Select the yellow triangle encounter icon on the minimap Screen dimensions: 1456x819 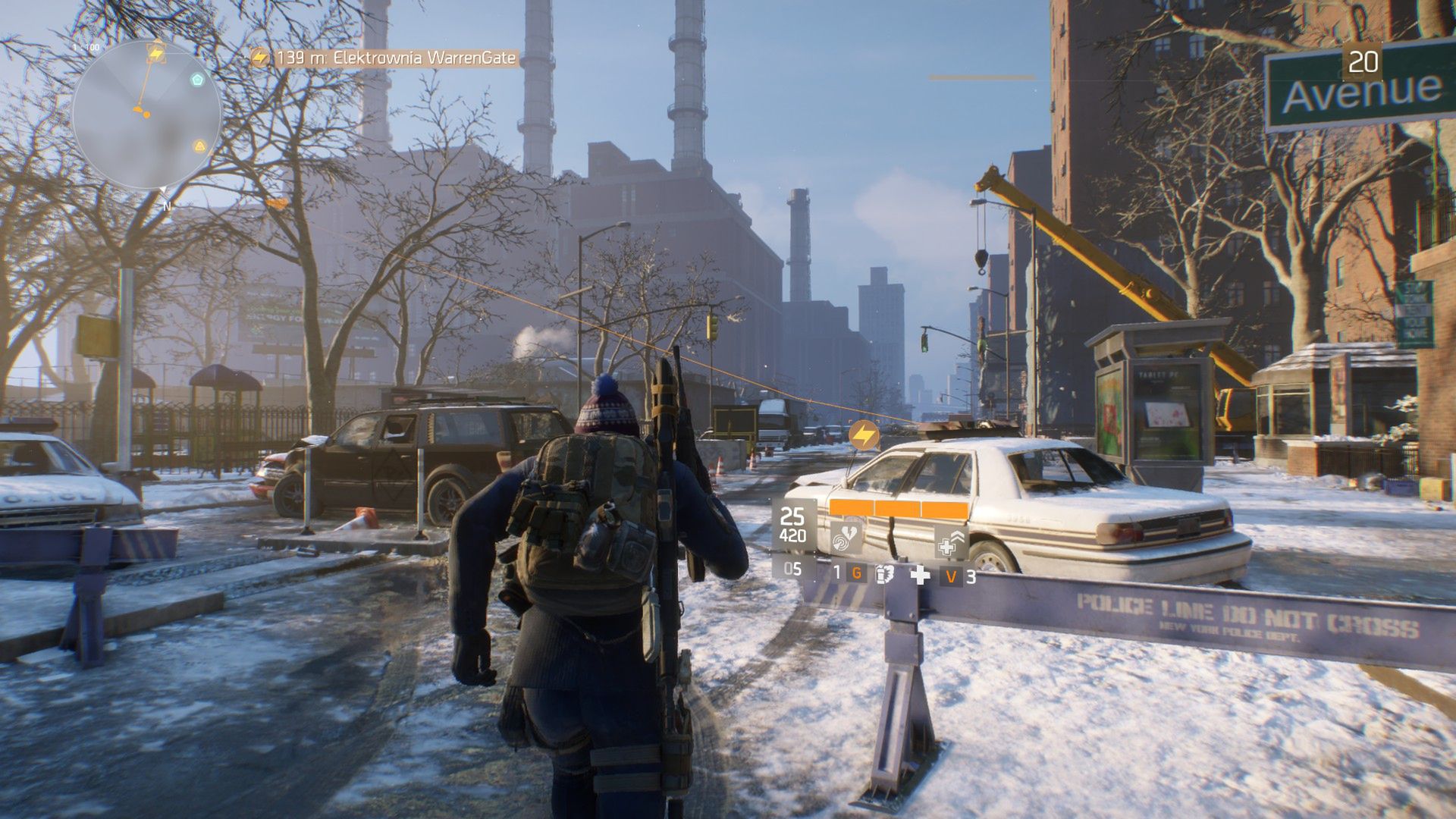200,146
